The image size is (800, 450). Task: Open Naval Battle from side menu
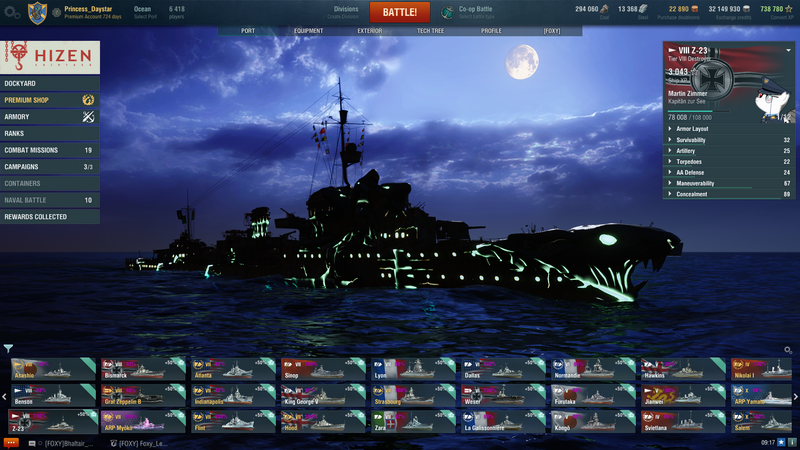point(50,200)
